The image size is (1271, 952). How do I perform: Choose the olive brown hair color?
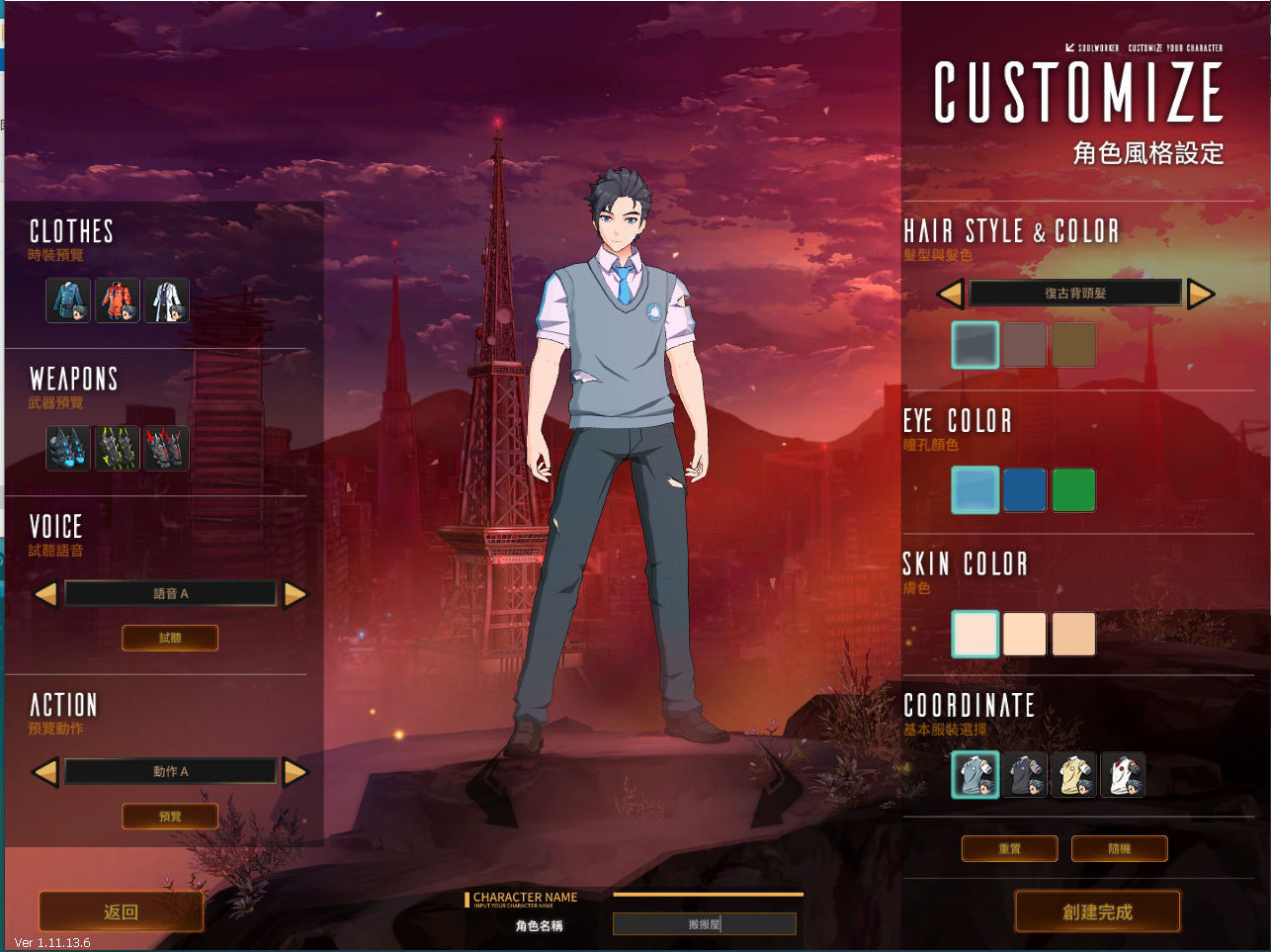point(1073,345)
